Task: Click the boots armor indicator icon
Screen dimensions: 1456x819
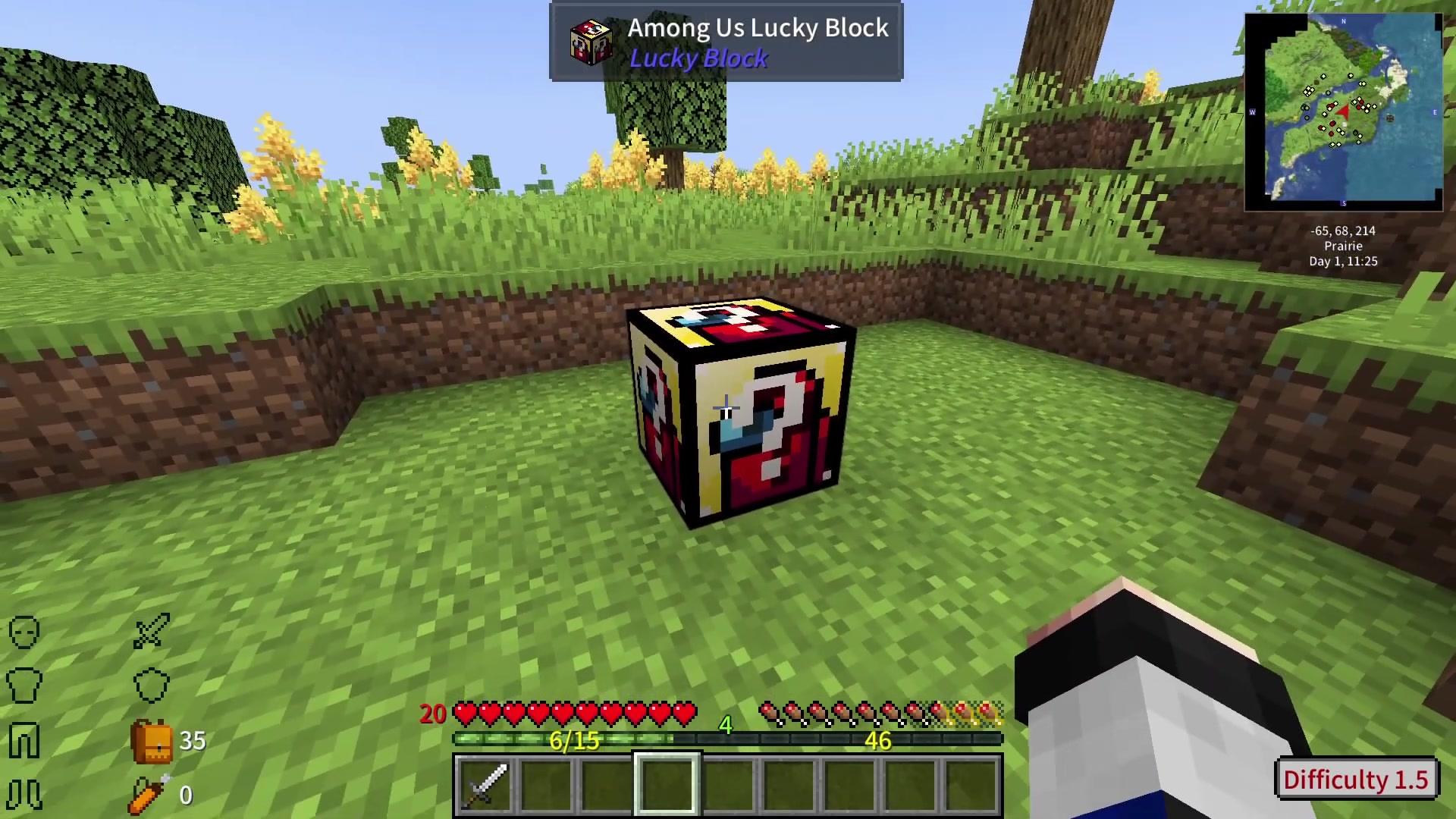Action: 23,795
